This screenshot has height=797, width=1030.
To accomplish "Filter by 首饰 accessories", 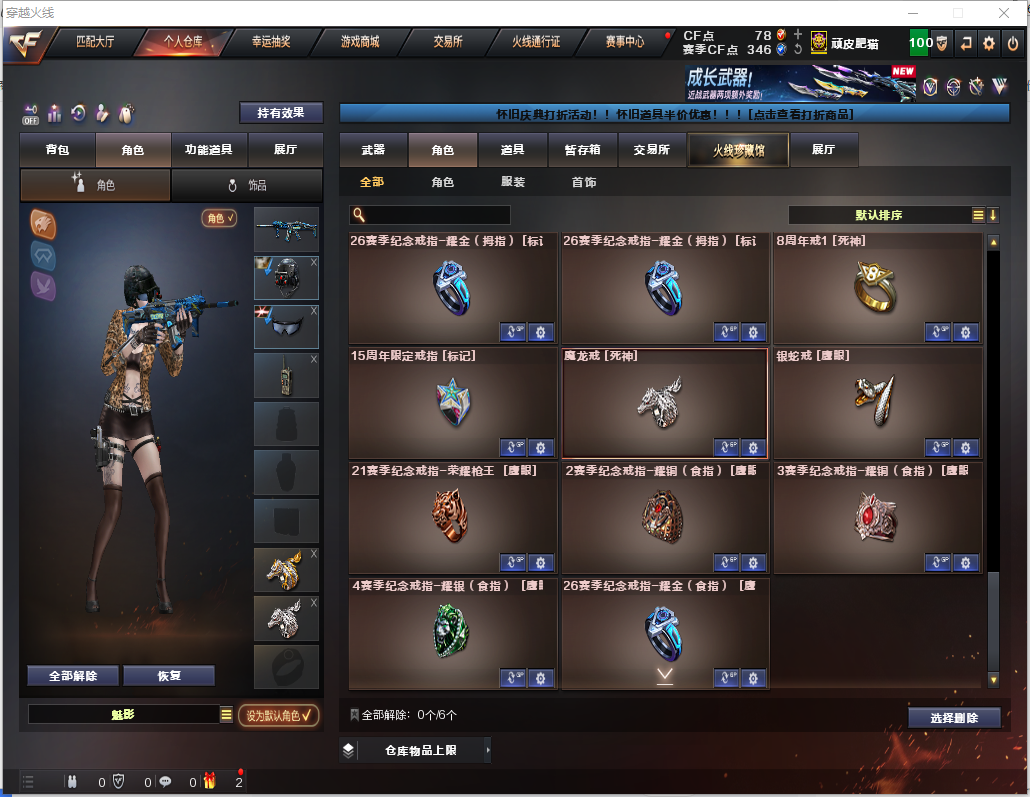I will tap(584, 183).
